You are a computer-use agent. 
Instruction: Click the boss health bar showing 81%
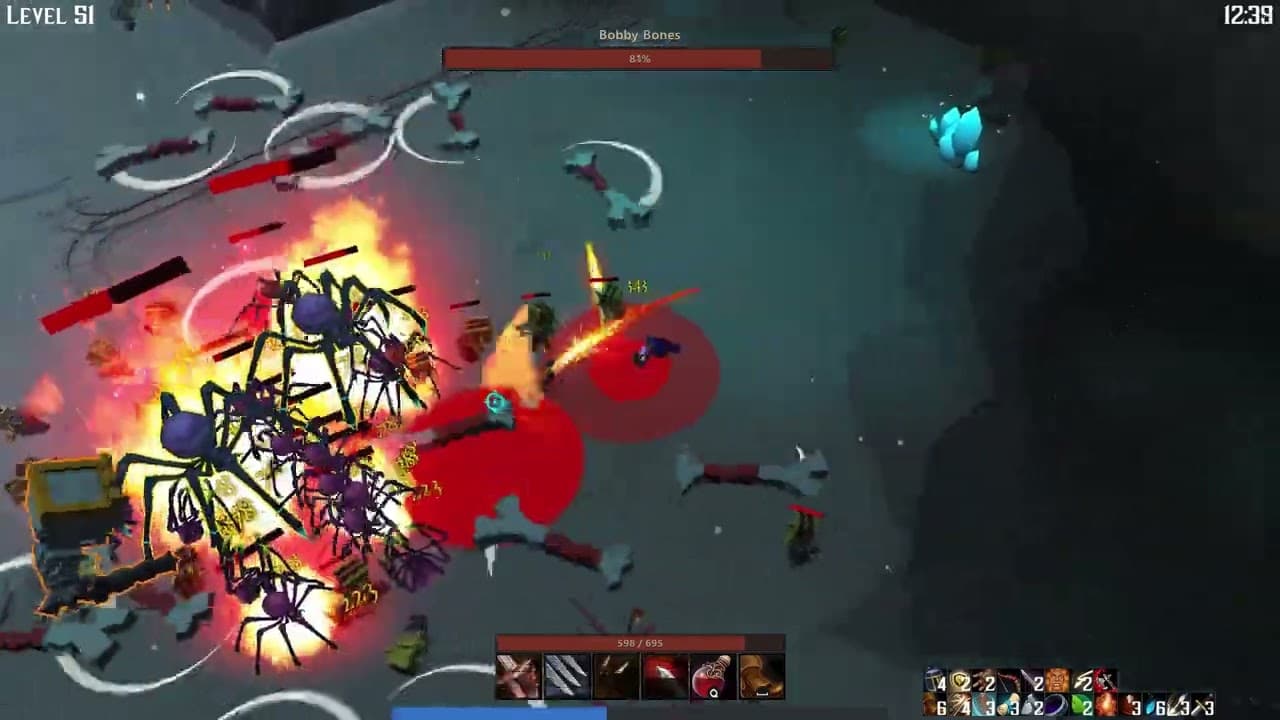640,58
